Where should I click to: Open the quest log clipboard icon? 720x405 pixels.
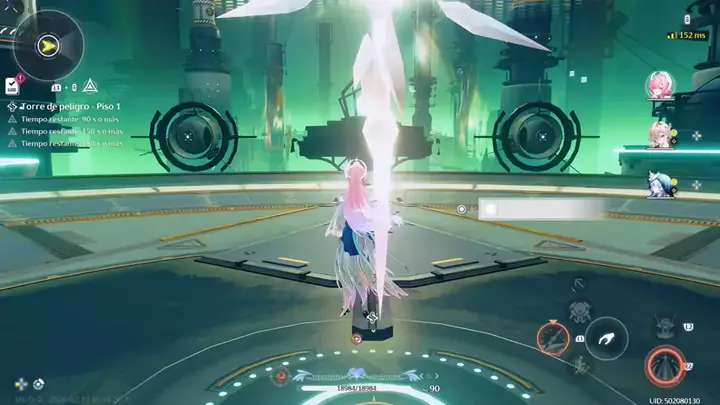pyautogui.click(x=12, y=85)
